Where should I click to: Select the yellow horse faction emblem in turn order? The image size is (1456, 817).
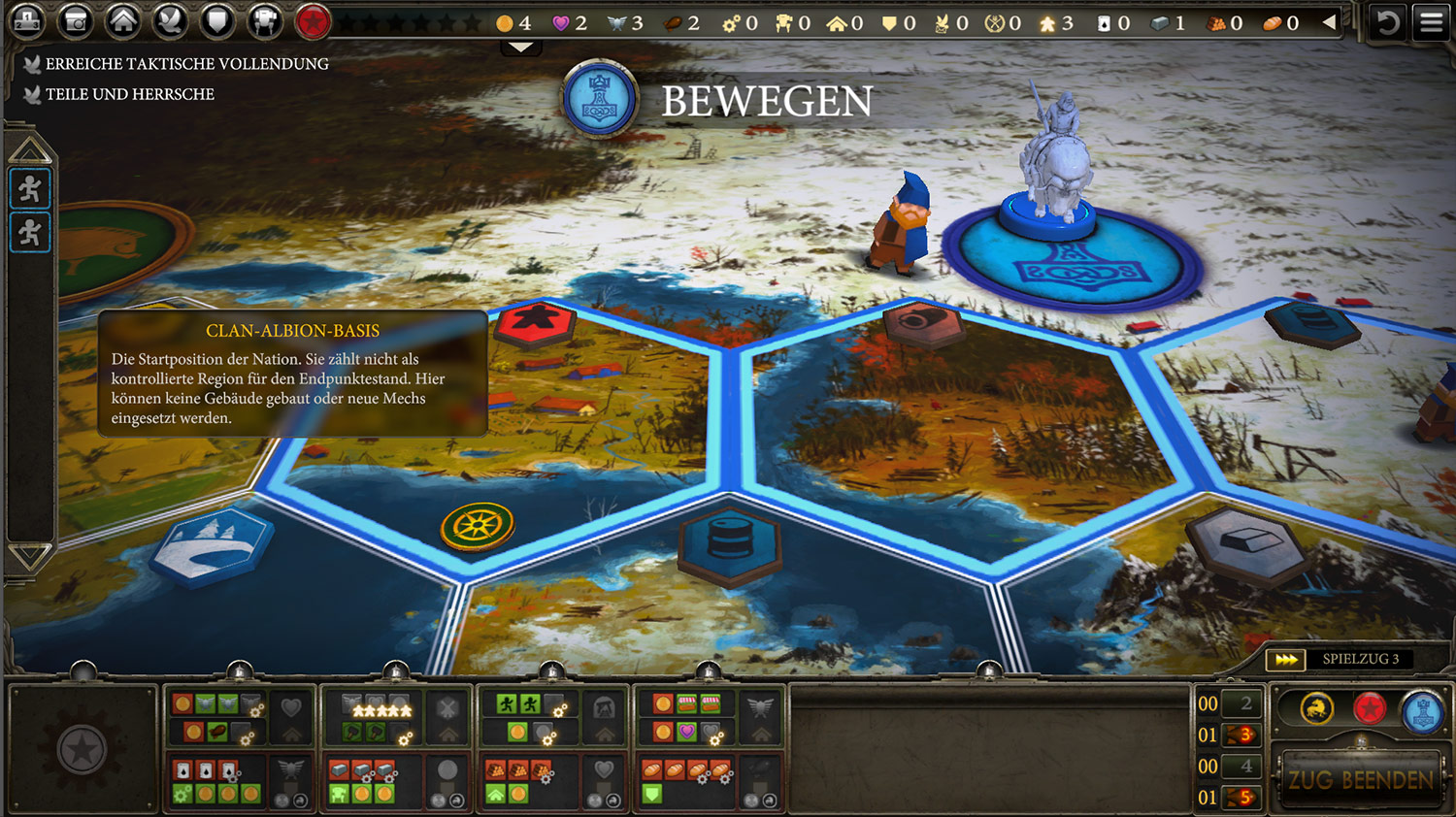1316,709
